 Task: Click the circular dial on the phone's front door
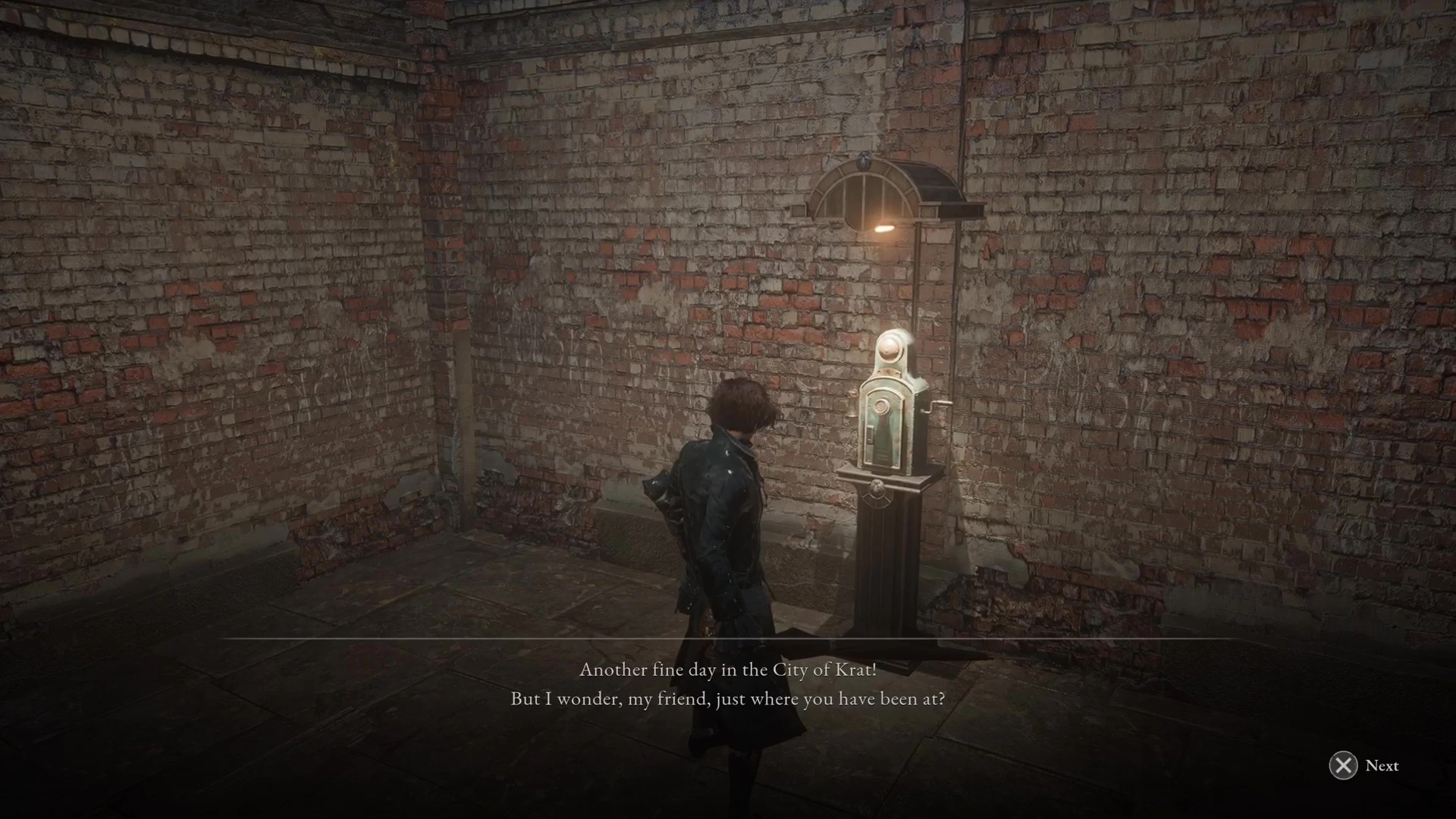[x=882, y=406]
